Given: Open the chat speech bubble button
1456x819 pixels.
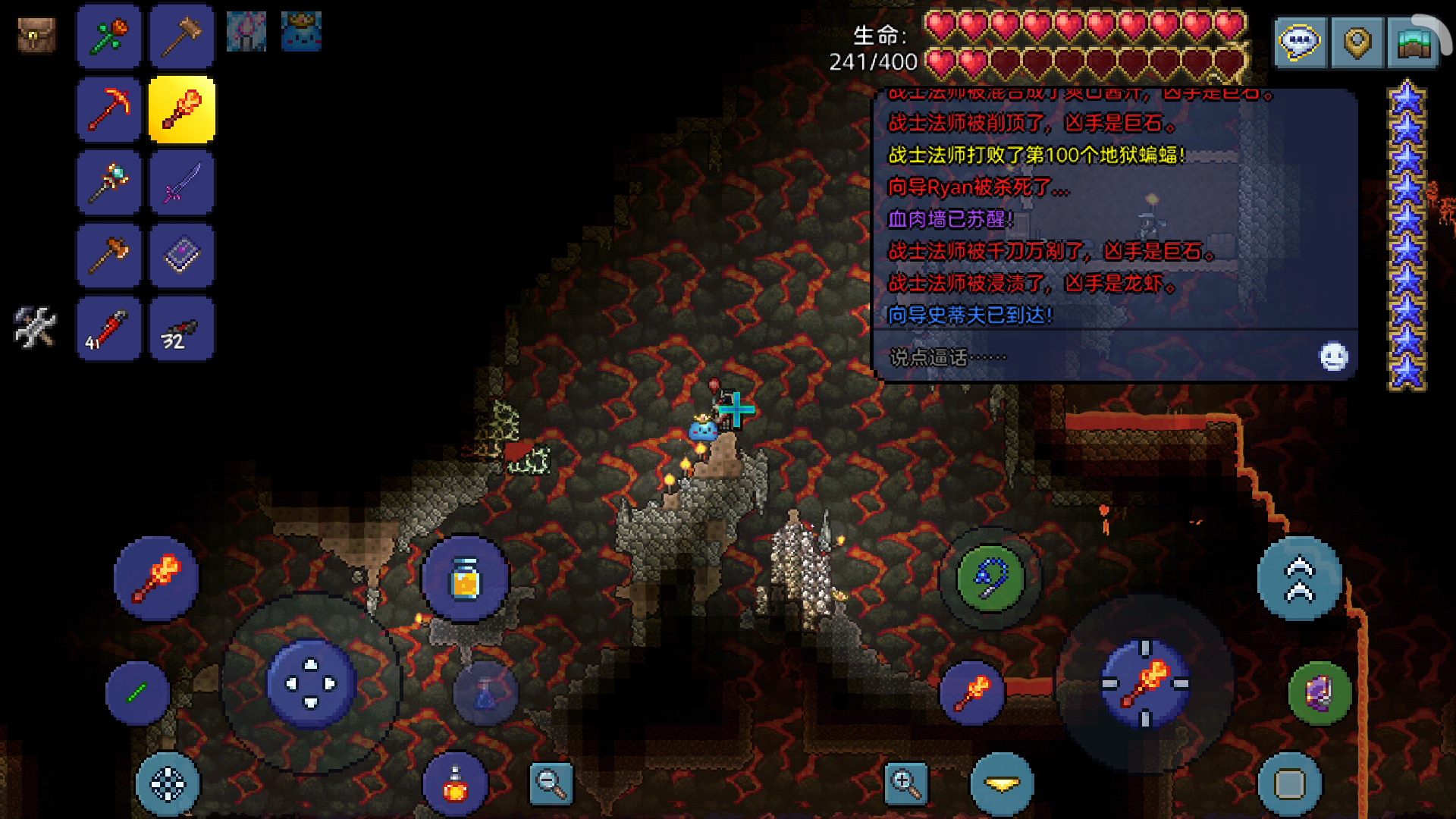Looking at the screenshot, I should [x=1300, y=42].
